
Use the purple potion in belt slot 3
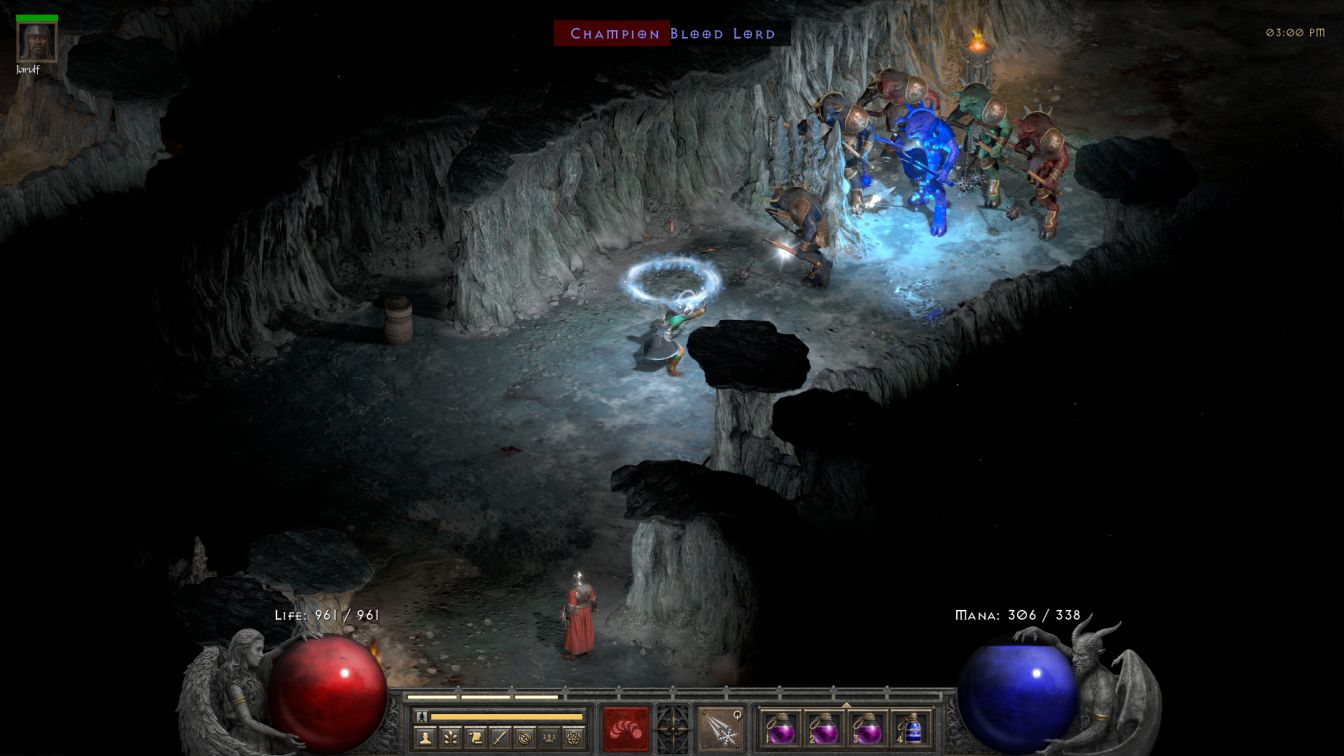click(867, 729)
